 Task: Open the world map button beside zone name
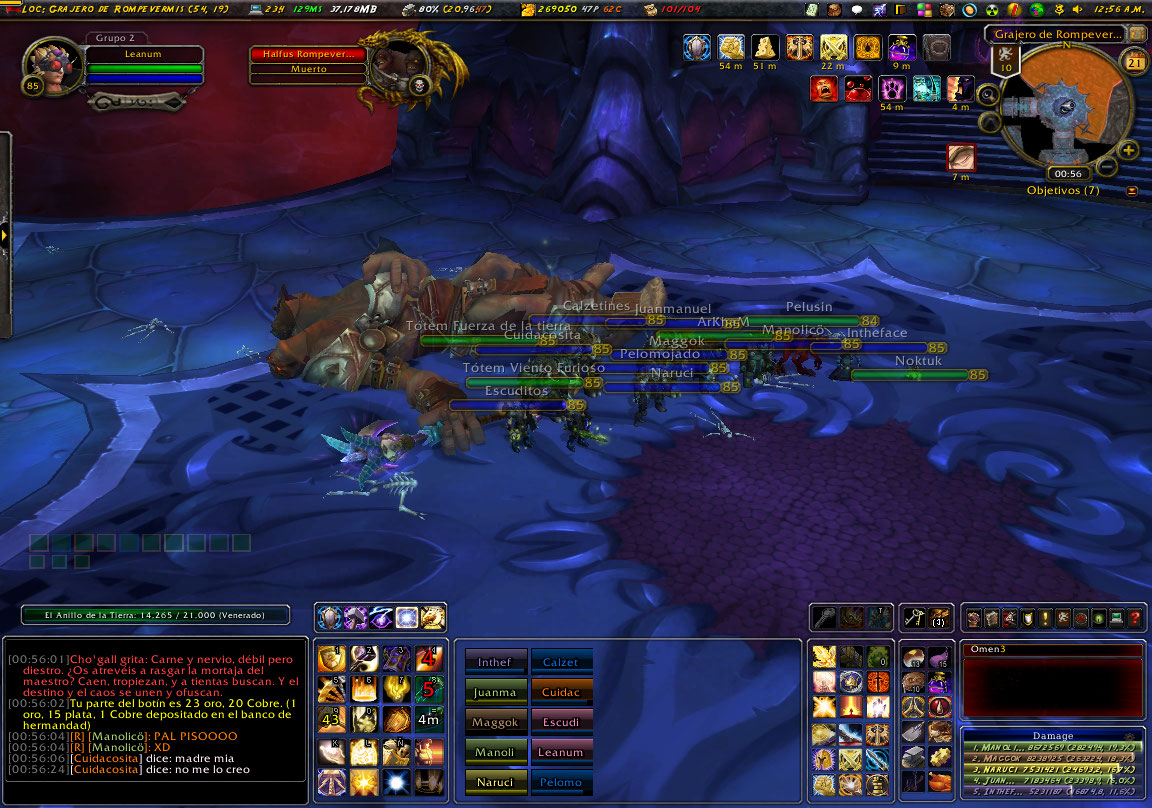[x=1137, y=33]
